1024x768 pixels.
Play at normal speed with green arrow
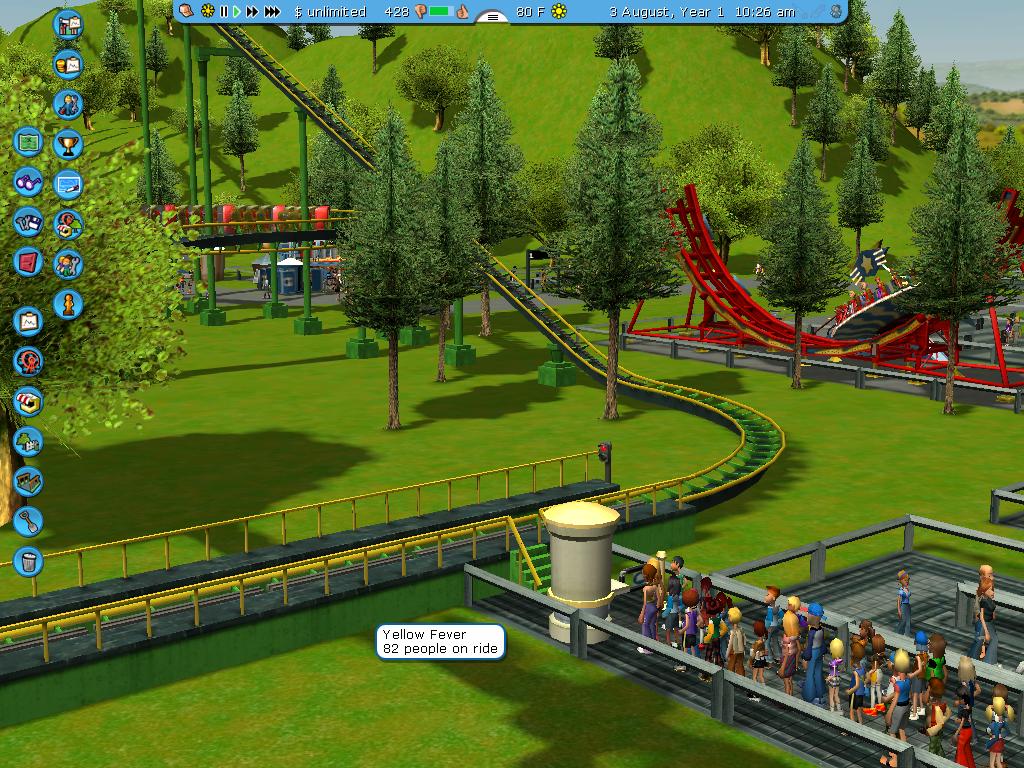click(x=237, y=12)
